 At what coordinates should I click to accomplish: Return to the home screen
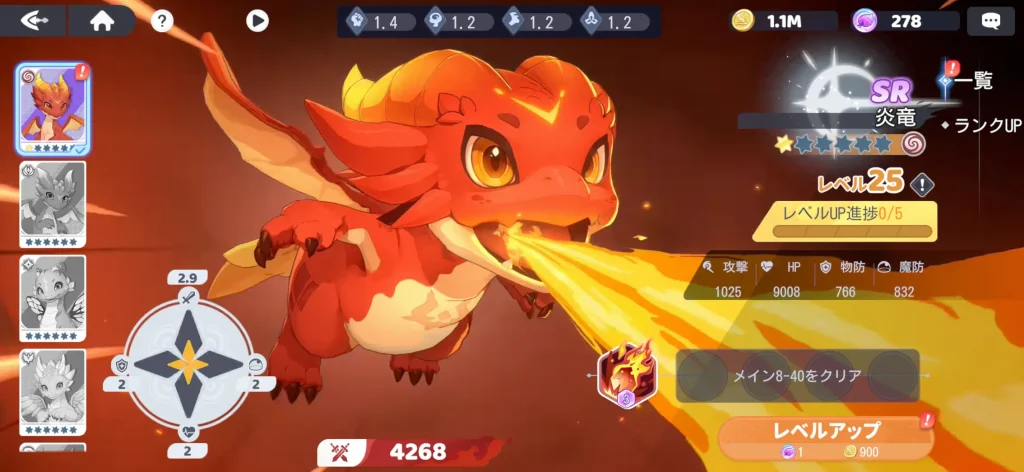[102, 20]
